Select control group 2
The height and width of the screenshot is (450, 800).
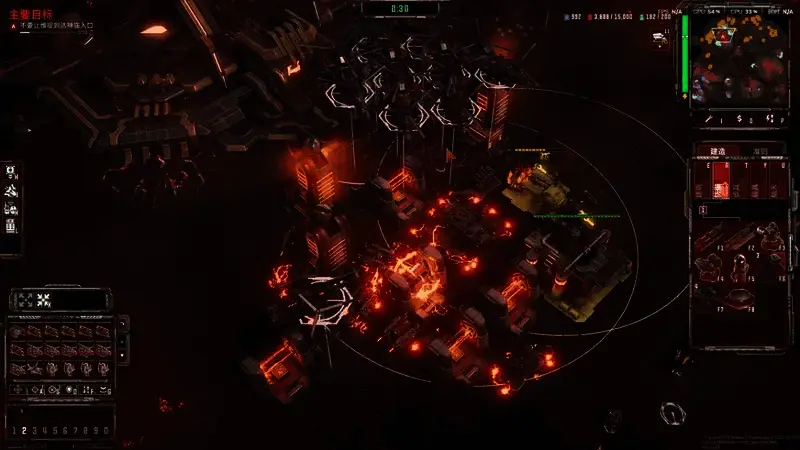(22, 430)
